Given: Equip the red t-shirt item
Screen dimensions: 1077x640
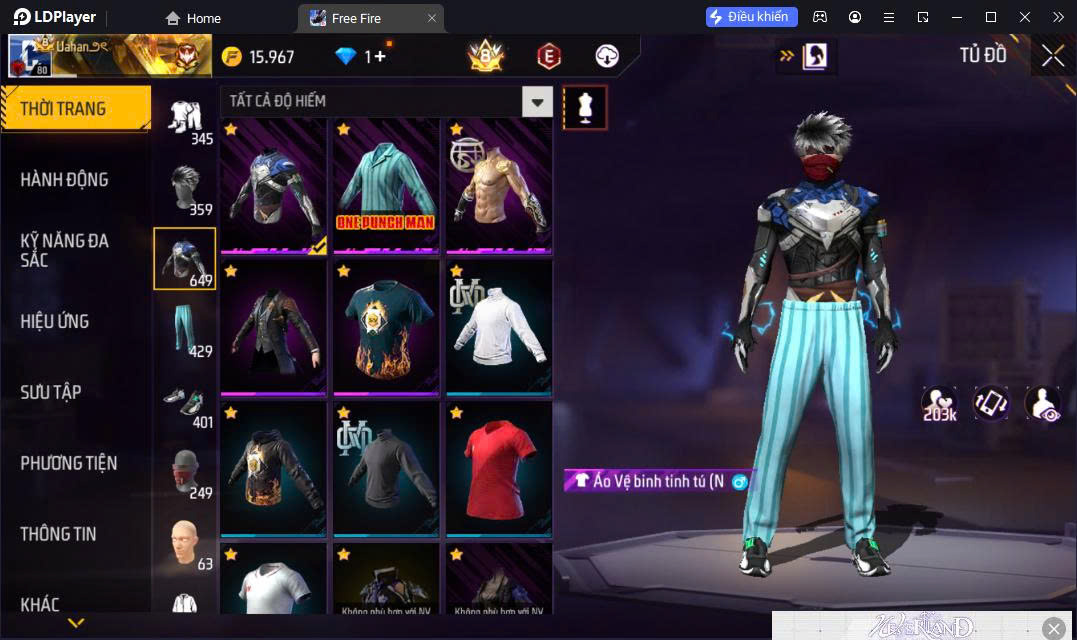Looking at the screenshot, I should pyautogui.click(x=498, y=467).
